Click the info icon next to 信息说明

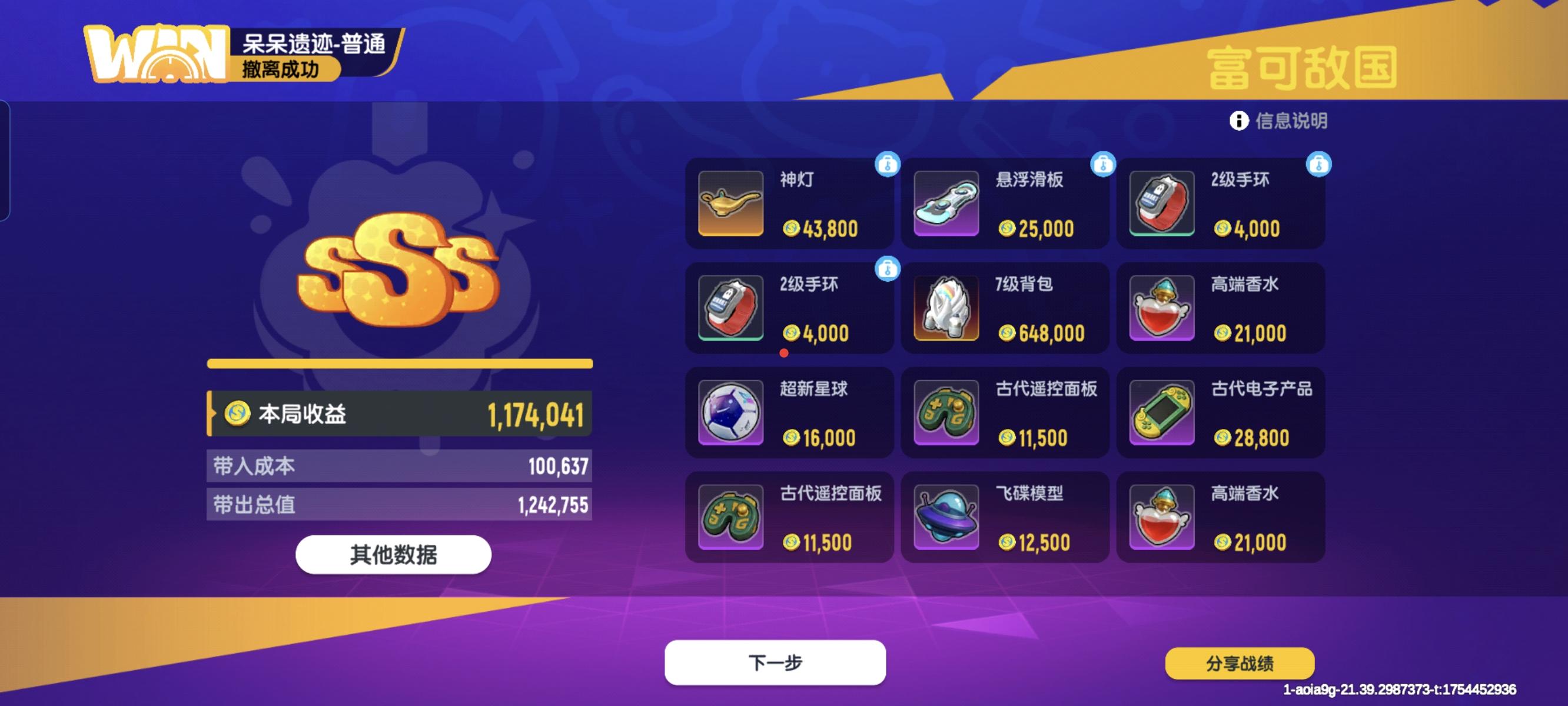[1239, 121]
